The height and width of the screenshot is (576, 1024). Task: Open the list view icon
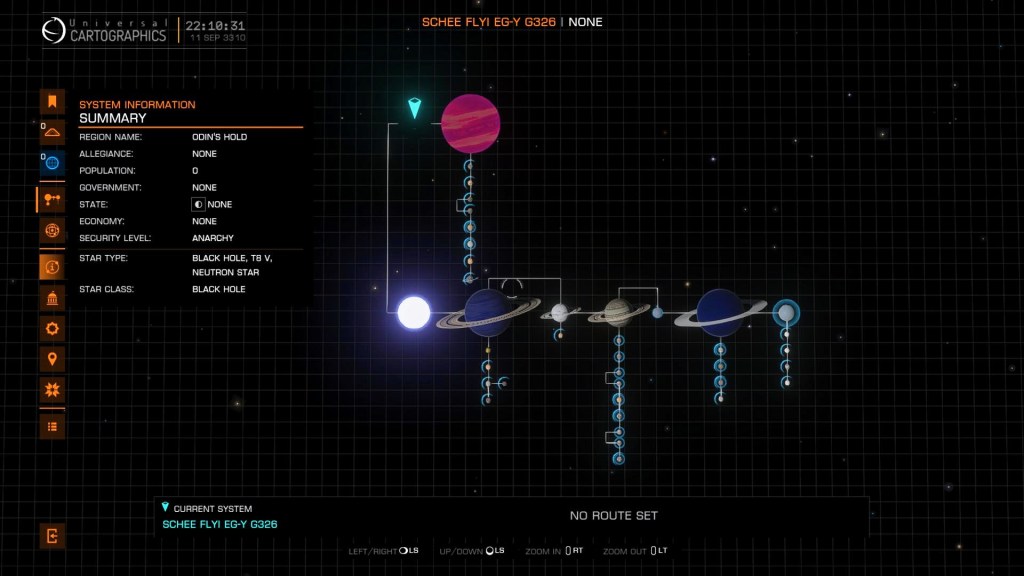52,426
